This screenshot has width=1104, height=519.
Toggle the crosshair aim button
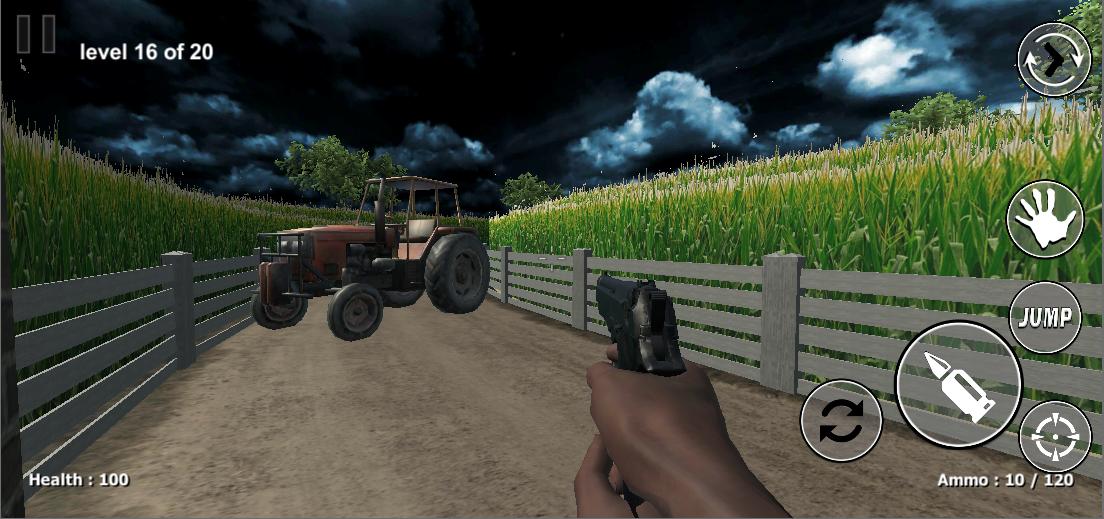click(x=1055, y=437)
